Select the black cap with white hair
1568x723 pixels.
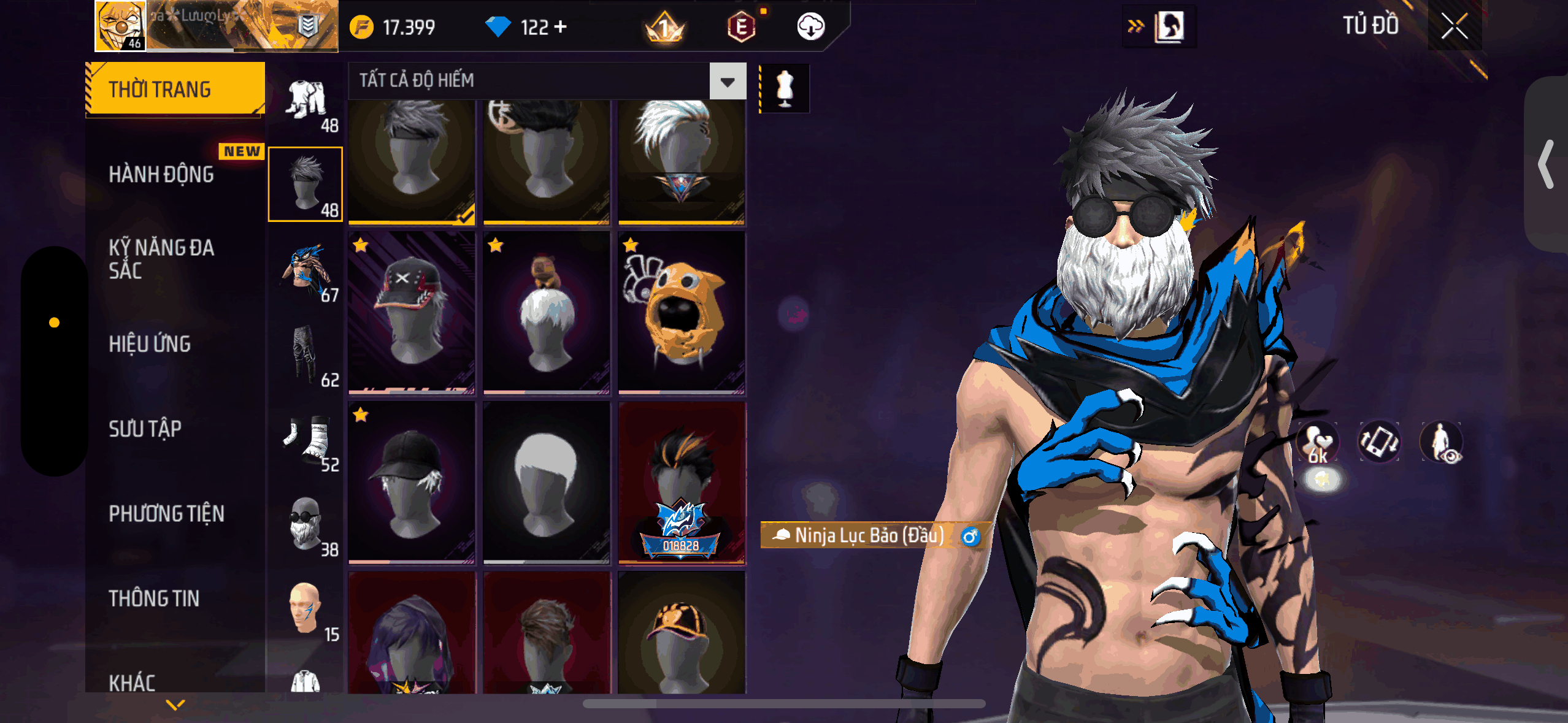coord(412,482)
